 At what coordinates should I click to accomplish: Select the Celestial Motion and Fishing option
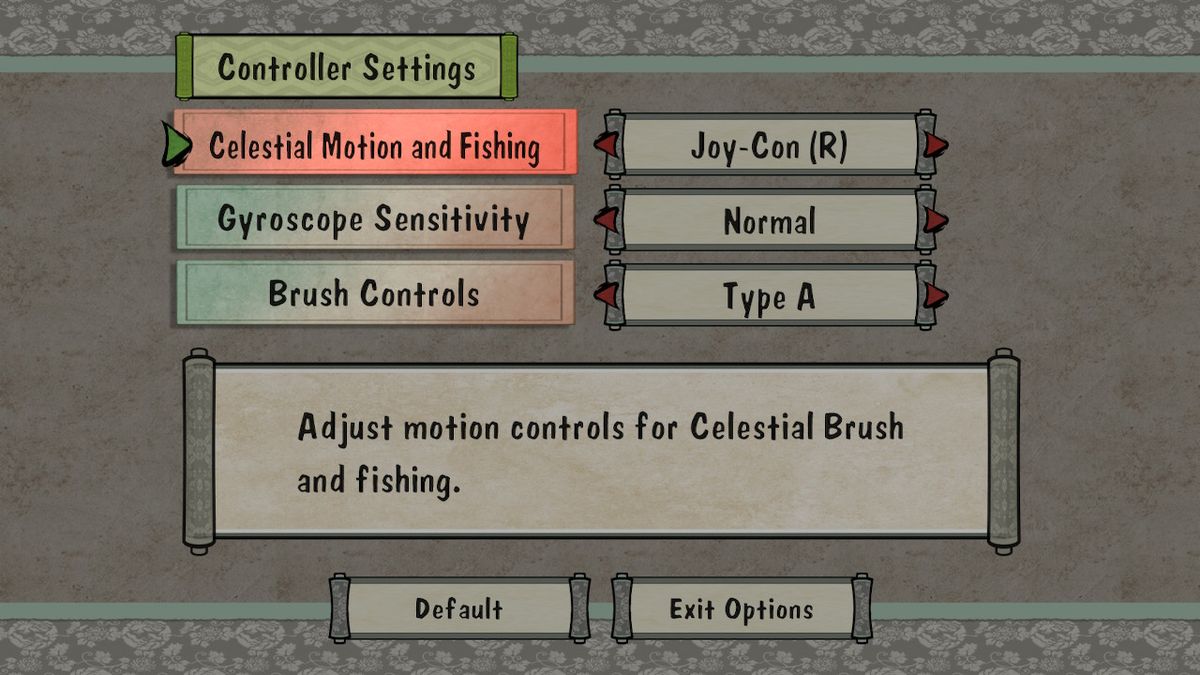click(375, 147)
